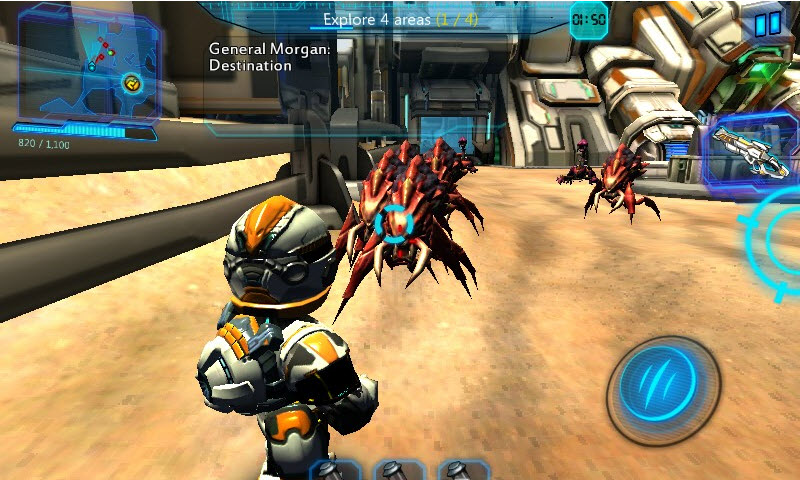Pause the game

[x=767, y=24]
